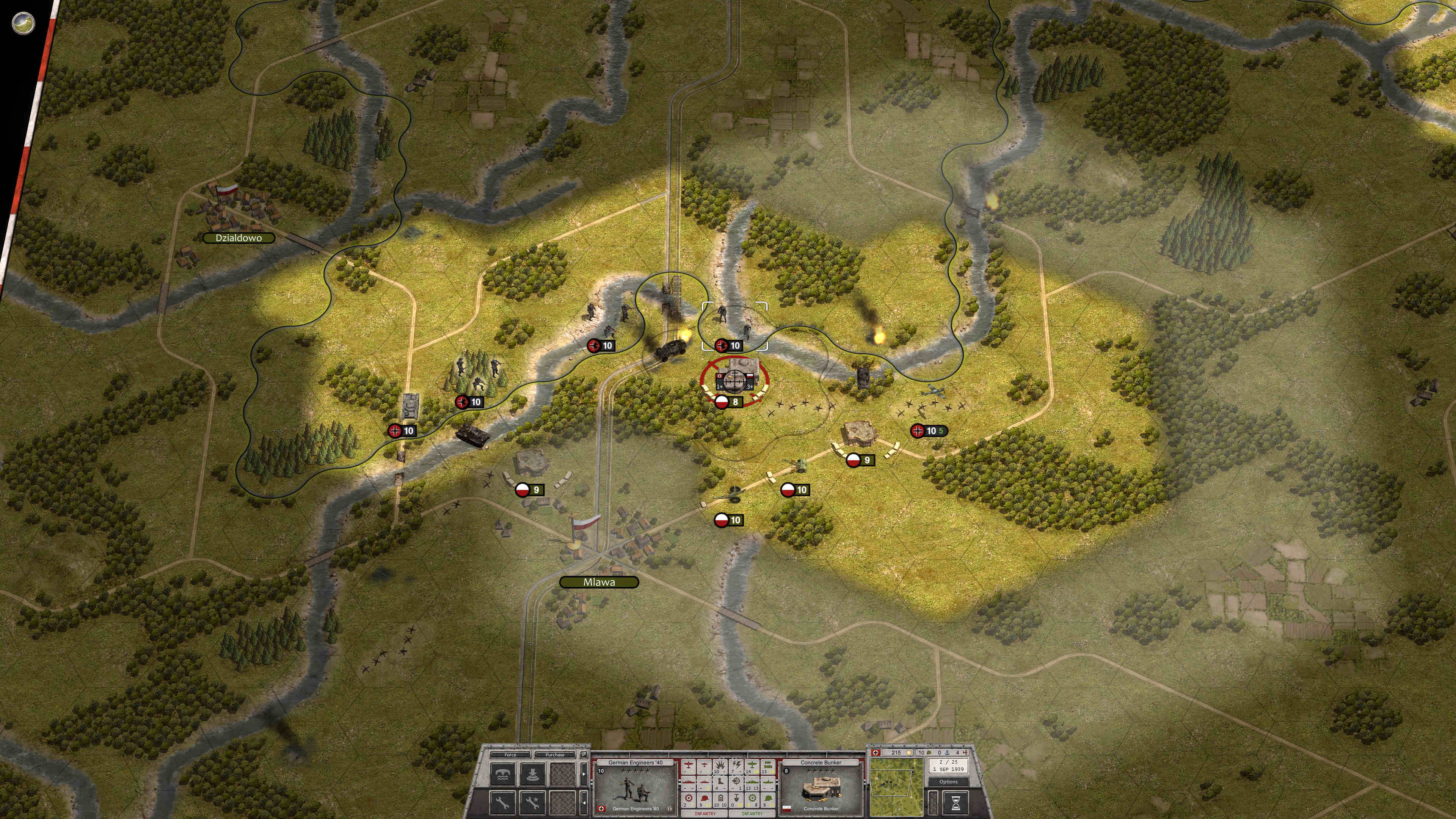This screenshot has height=819, width=1456.
Task: Click the German cross emblem on the resource bar
Action: tap(875, 753)
